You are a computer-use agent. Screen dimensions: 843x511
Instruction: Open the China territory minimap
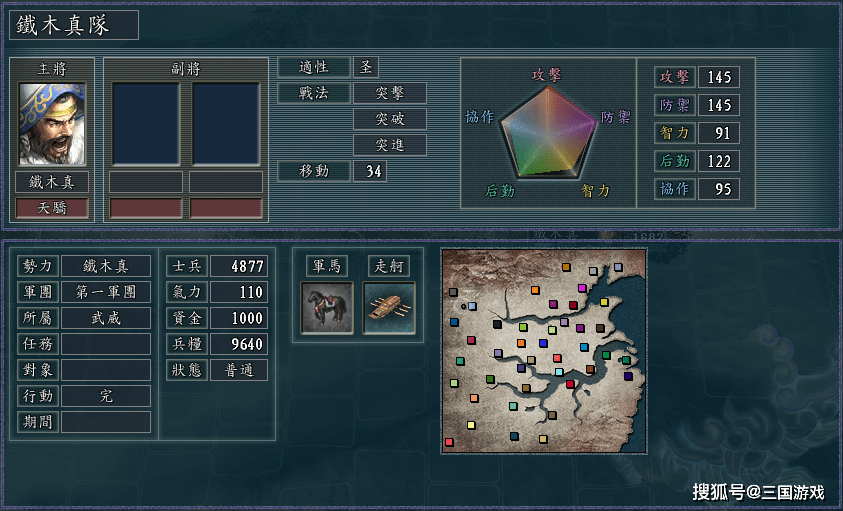tap(543, 350)
